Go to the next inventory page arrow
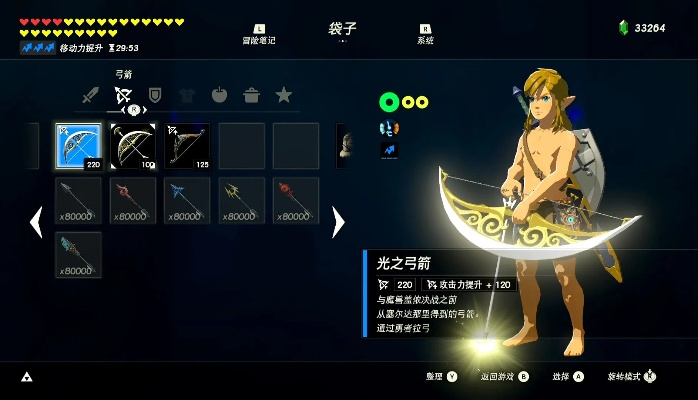Viewport: 698px width, 400px height. click(338, 222)
